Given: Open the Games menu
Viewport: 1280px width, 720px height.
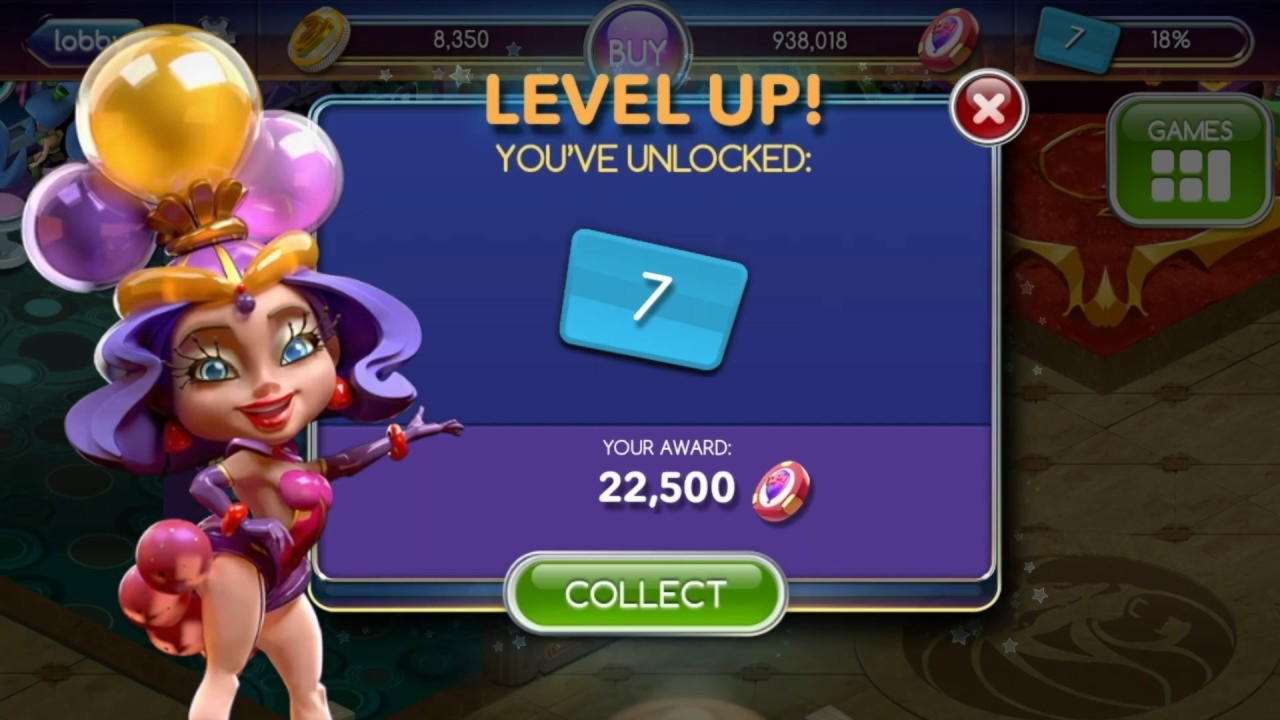Looking at the screenshot, I should tap(1189, 160).
